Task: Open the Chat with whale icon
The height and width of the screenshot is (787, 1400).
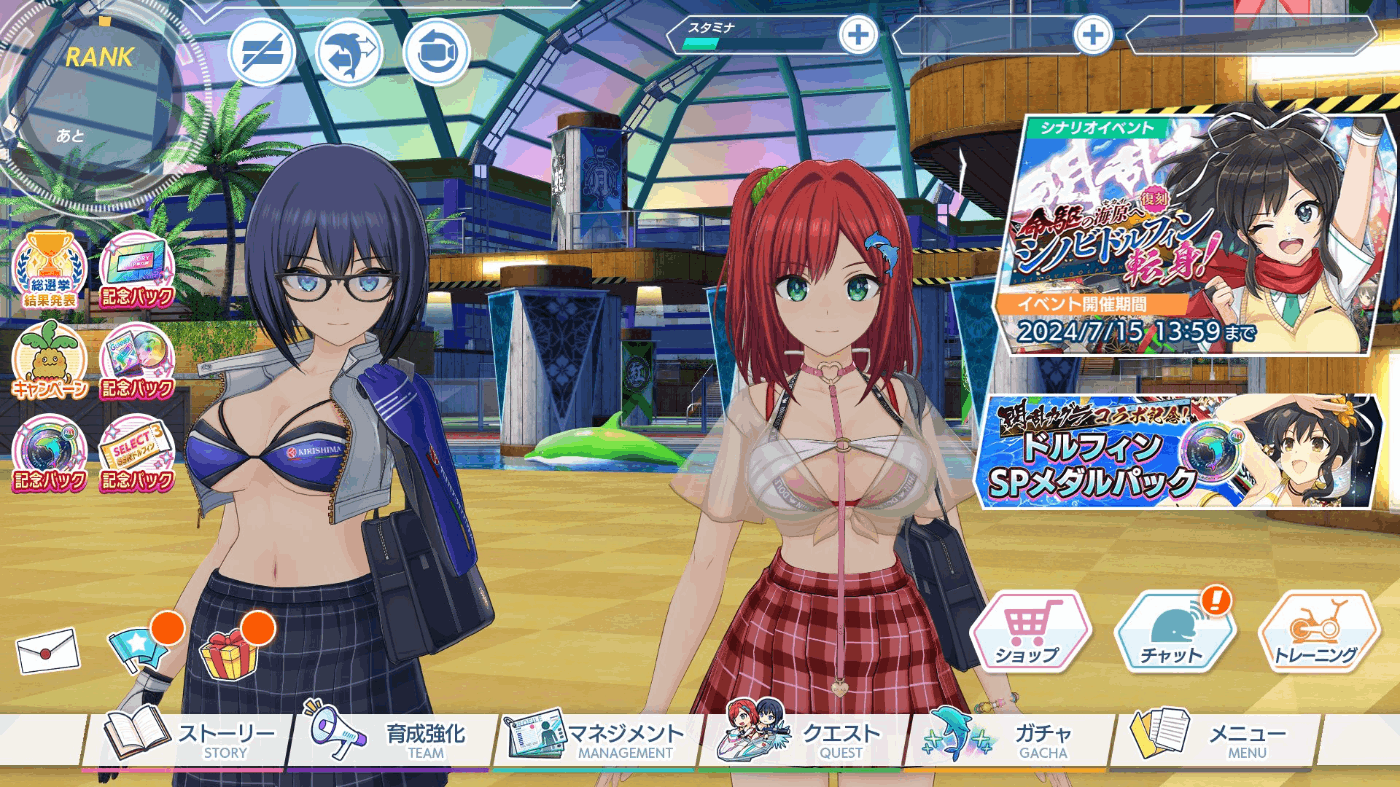Action: click(x=1173, y=632)
